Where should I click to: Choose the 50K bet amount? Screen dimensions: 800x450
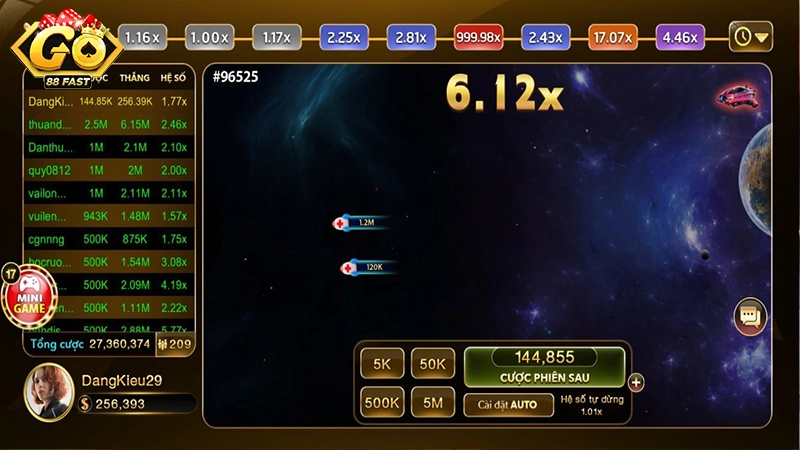pos(432,365)
